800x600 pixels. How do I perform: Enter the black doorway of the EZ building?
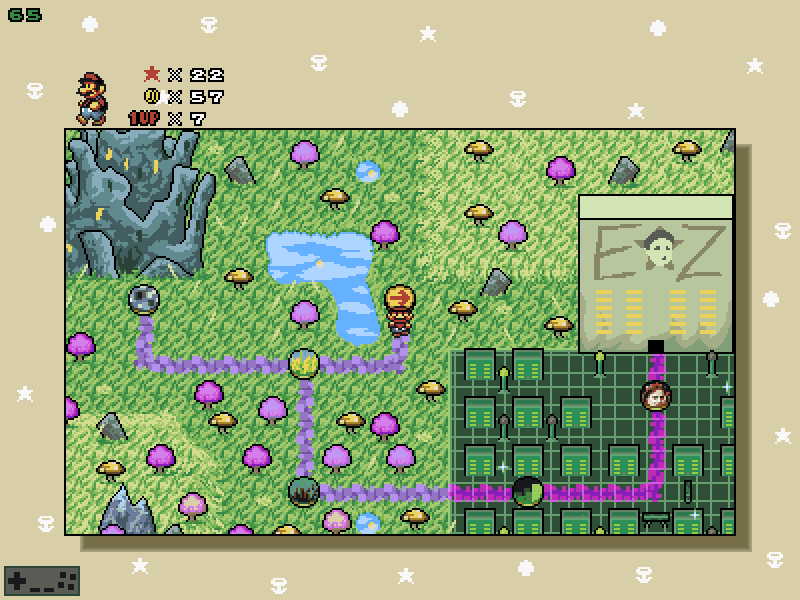tap(656, 347)
